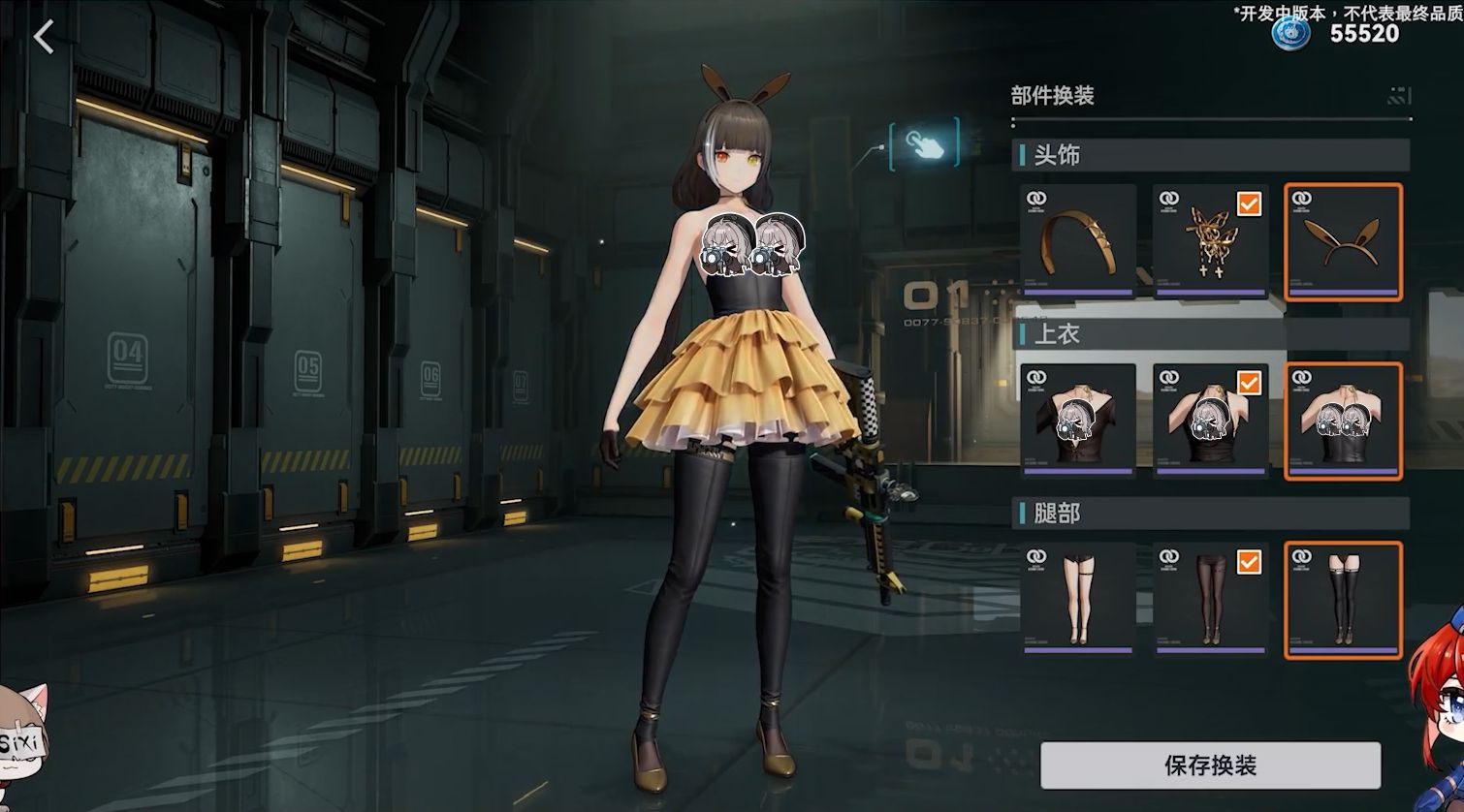Choose the sheer black pantyhose legwear
Screen dimensions: 1464x812
tap(1210, 599)
